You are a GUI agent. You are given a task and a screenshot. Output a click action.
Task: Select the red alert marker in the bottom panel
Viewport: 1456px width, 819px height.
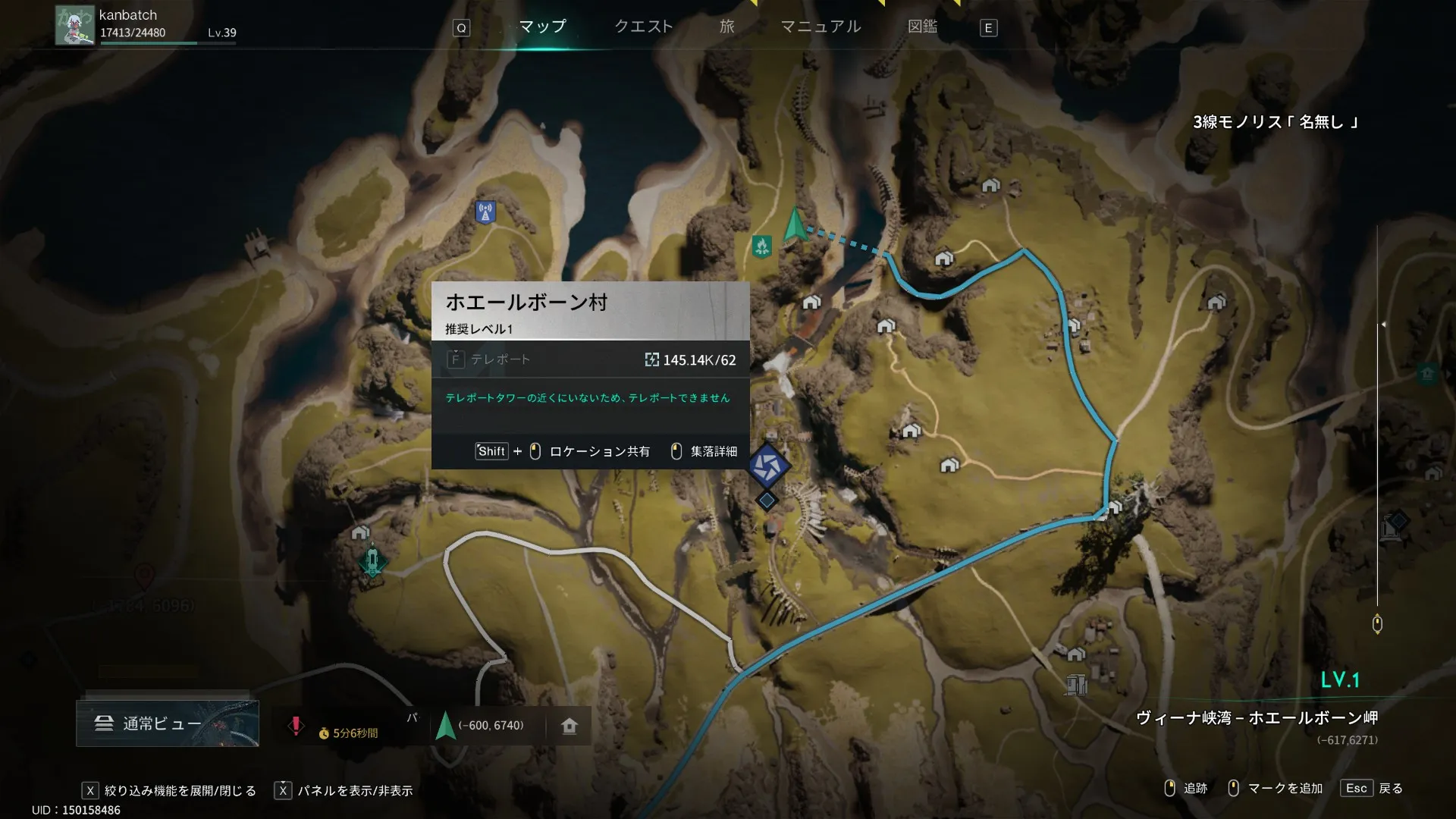tap(296, 725)
